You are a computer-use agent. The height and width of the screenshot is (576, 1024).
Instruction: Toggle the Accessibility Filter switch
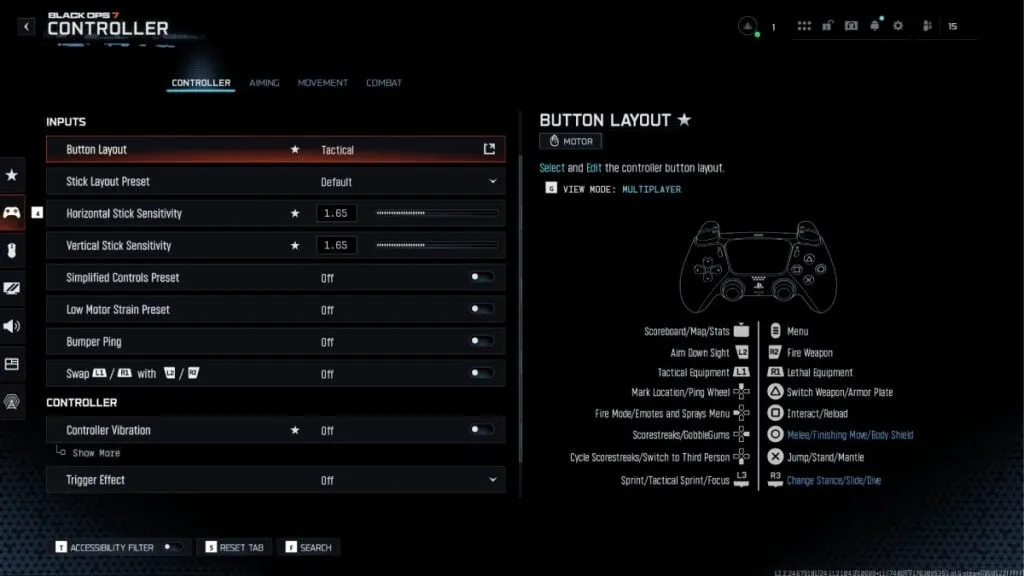coord(173,547)
